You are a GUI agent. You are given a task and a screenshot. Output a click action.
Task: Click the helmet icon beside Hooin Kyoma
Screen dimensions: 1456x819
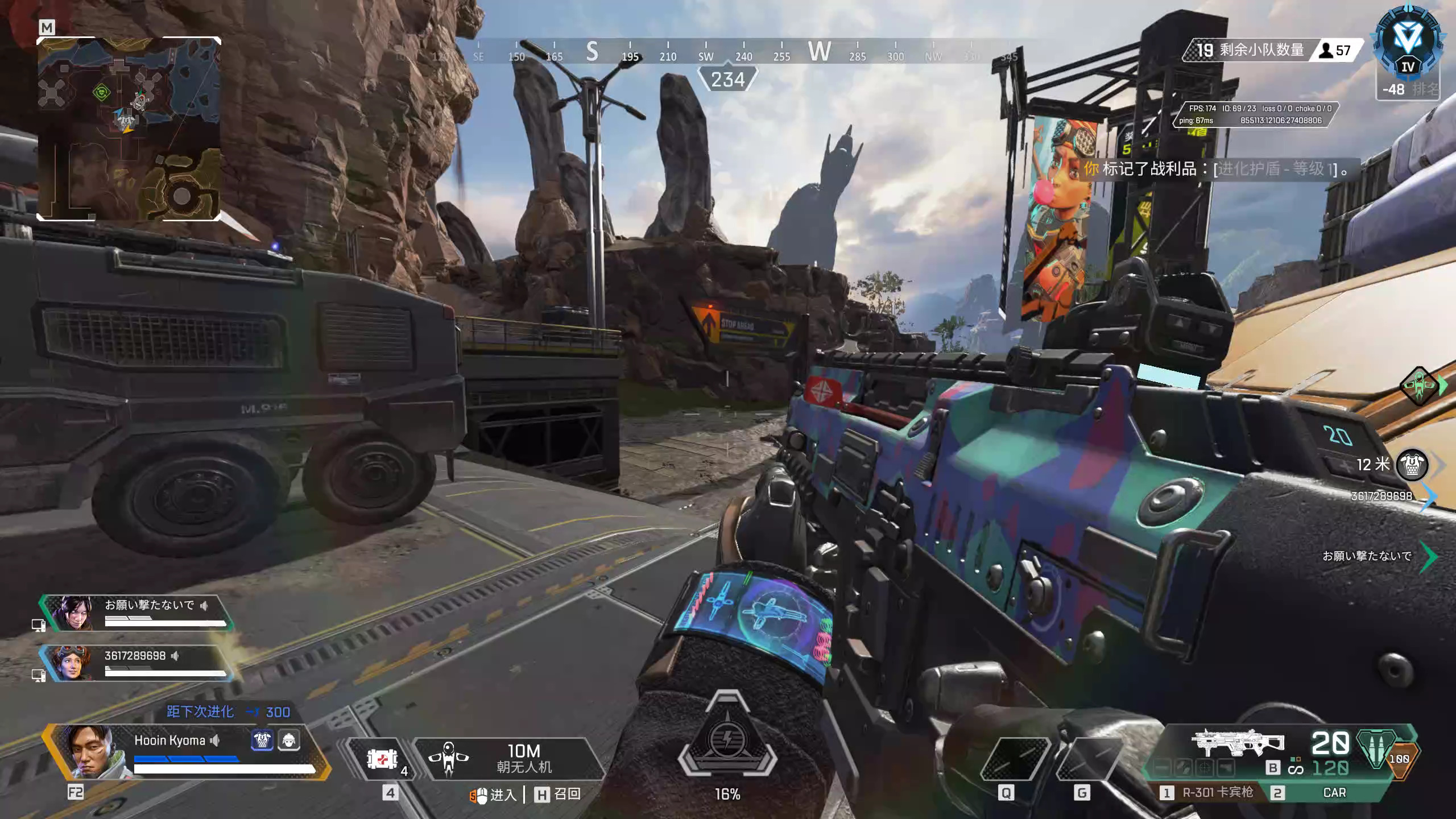pos(289,740)
